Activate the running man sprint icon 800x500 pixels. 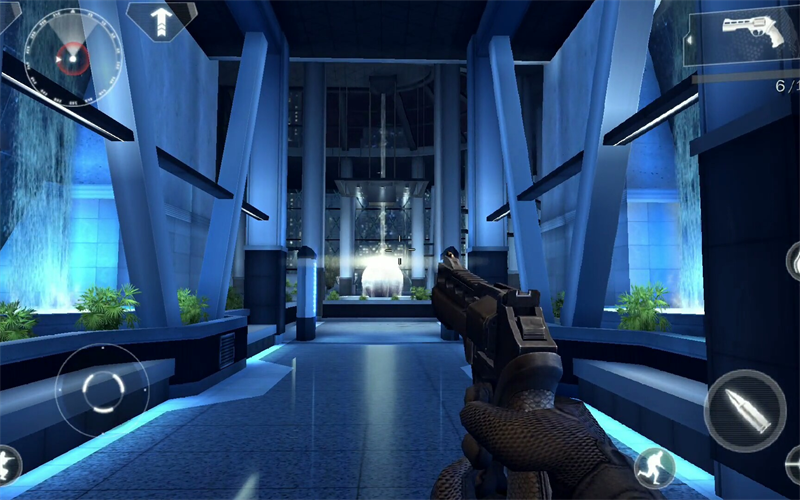(x=655, y=467)
